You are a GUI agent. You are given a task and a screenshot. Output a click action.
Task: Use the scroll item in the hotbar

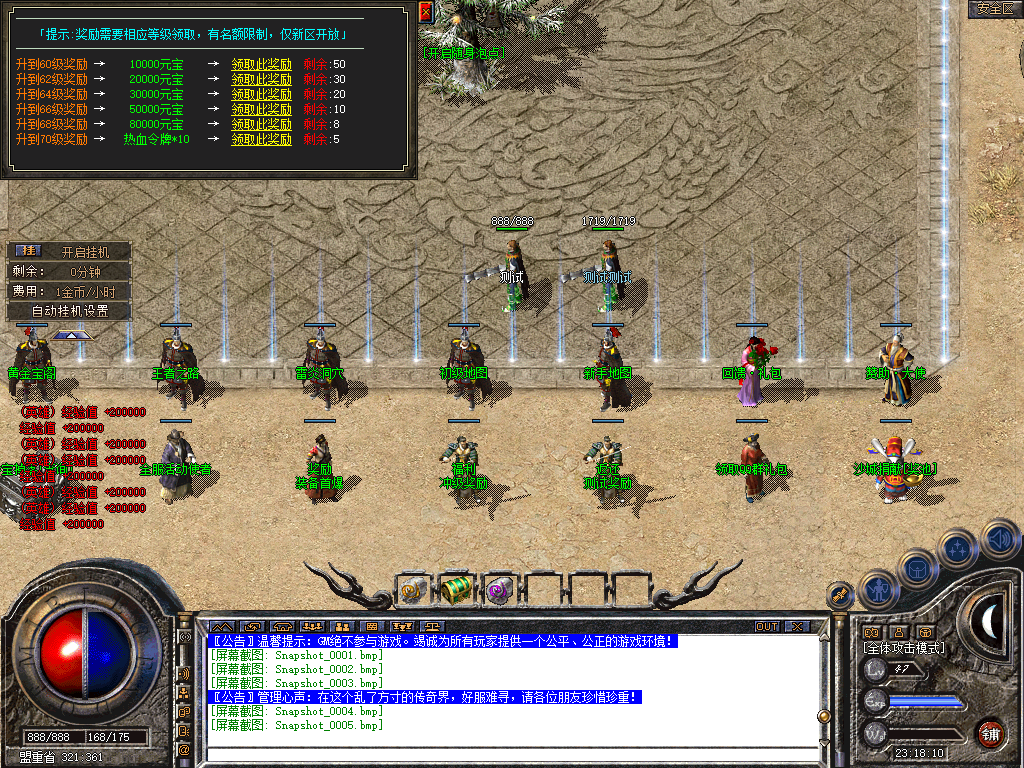point(413,590)
